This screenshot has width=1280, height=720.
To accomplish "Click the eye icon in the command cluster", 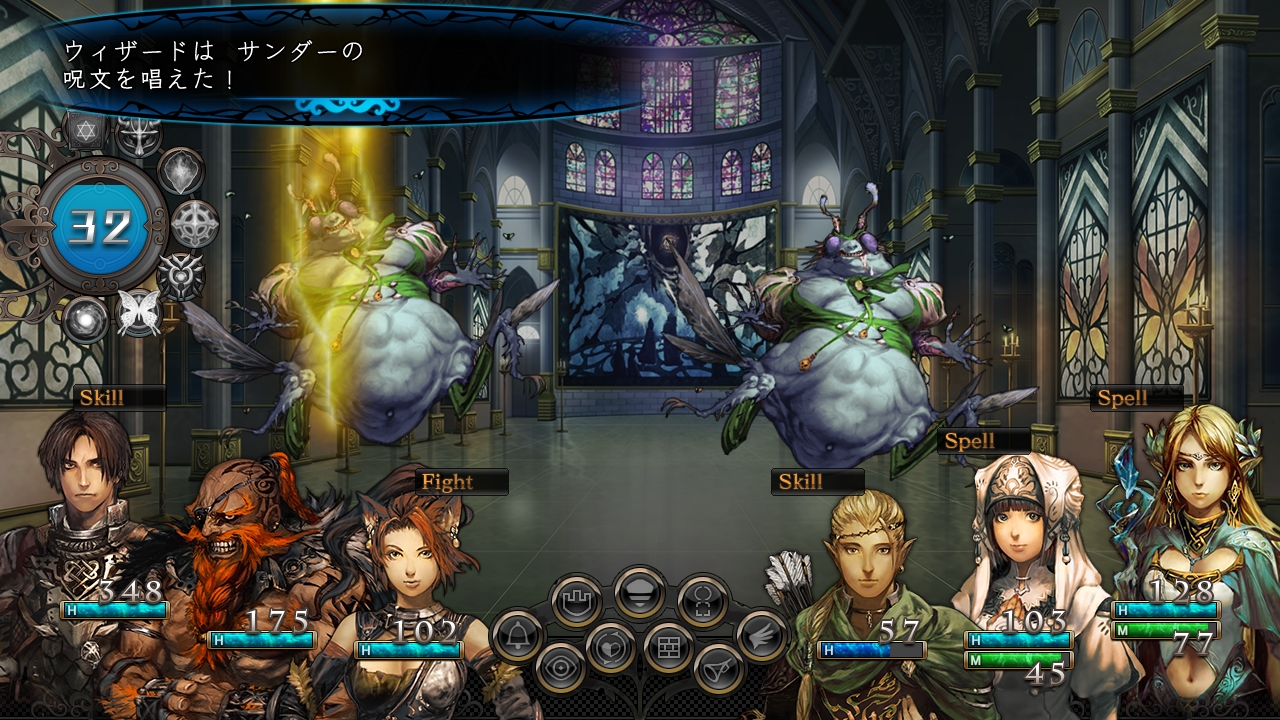I will click(561, 668).
